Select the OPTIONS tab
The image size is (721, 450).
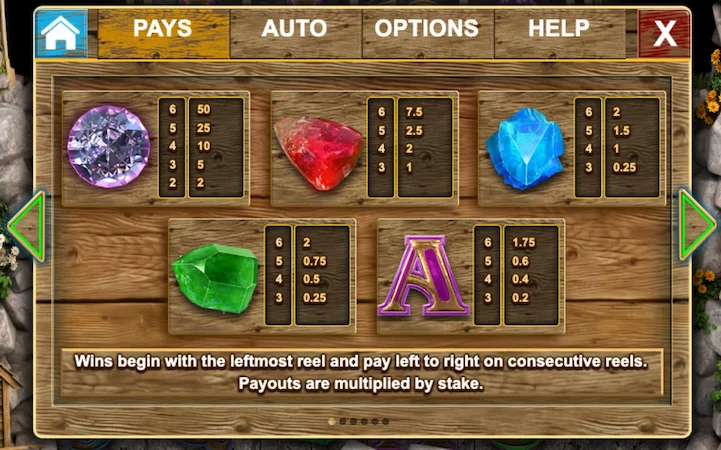(x=427, y=30)
